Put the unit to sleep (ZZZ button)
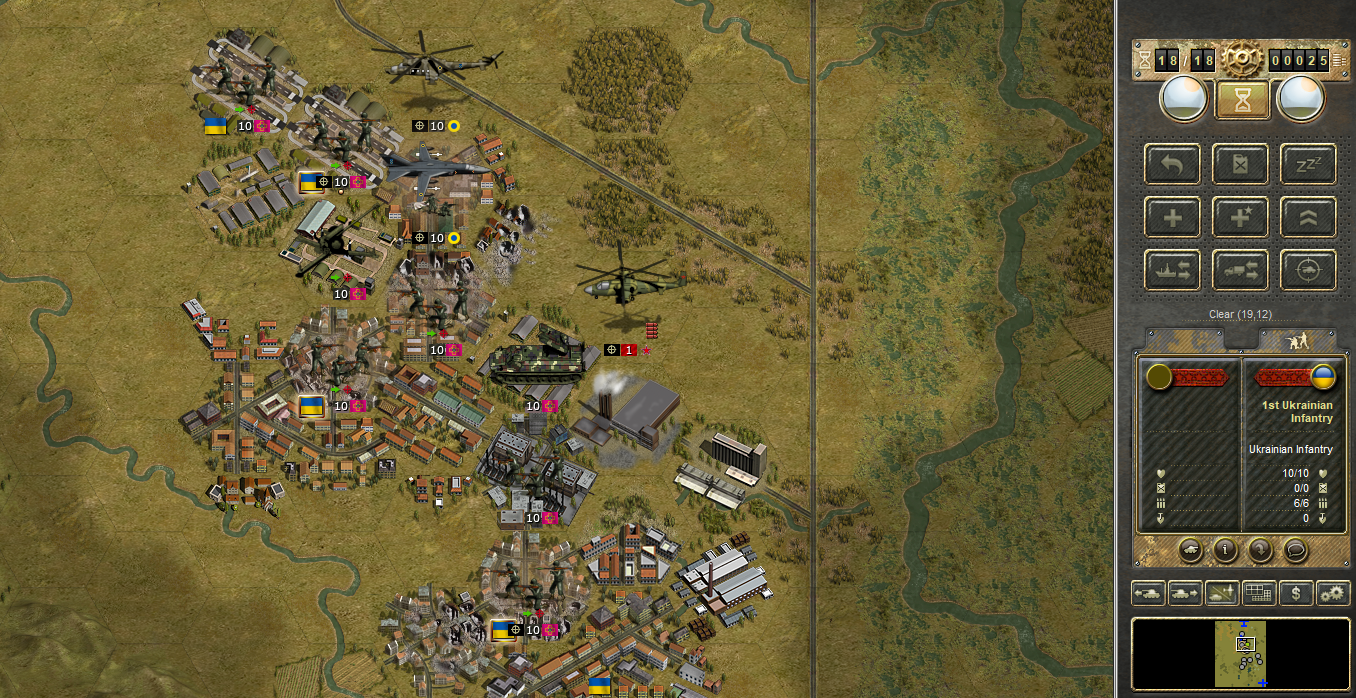Image resolution: width=1356 pixels, height=698 pixels. pyautogui.click(x=1308, y=164)
